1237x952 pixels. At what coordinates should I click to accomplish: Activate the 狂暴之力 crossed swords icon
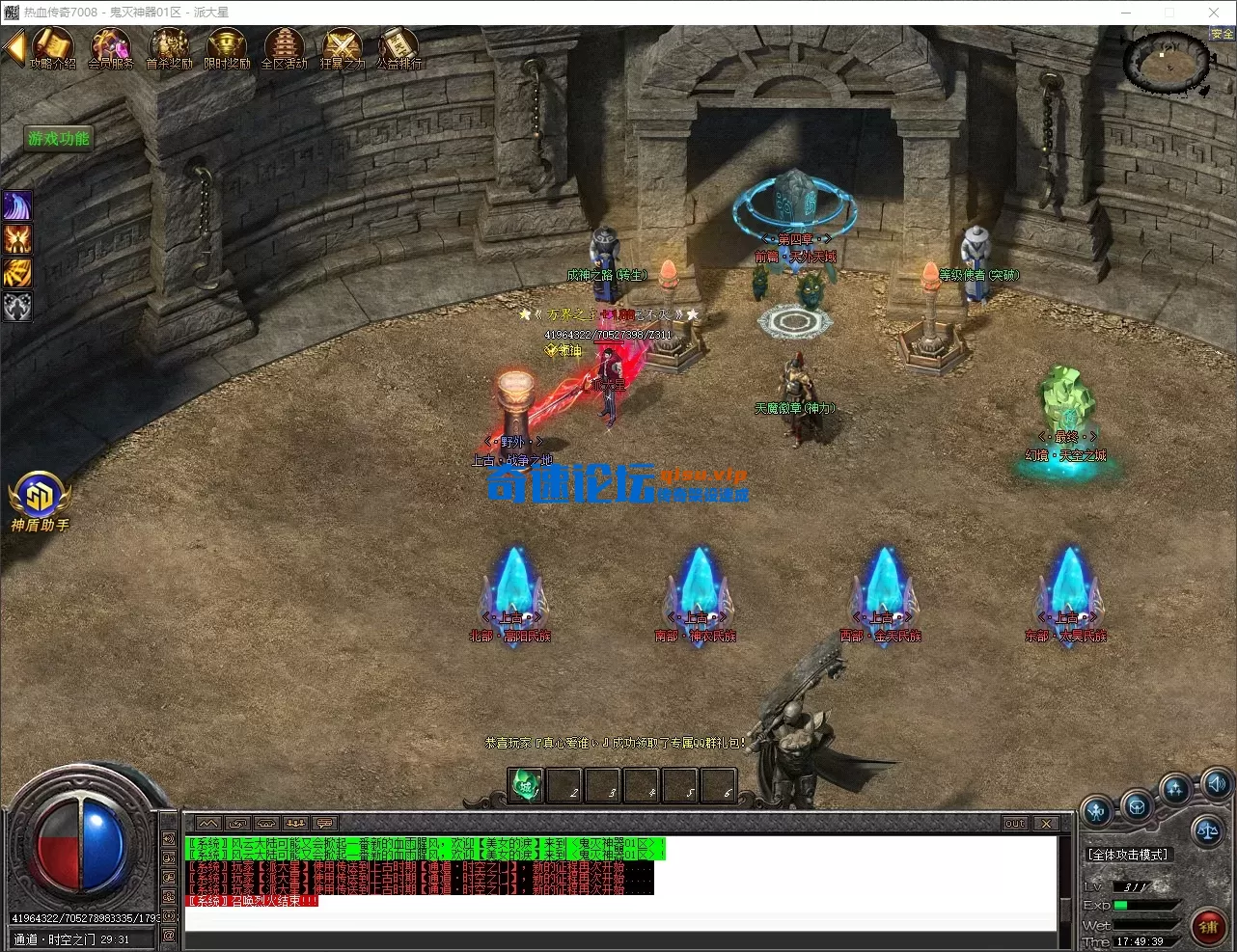point(342,46)
